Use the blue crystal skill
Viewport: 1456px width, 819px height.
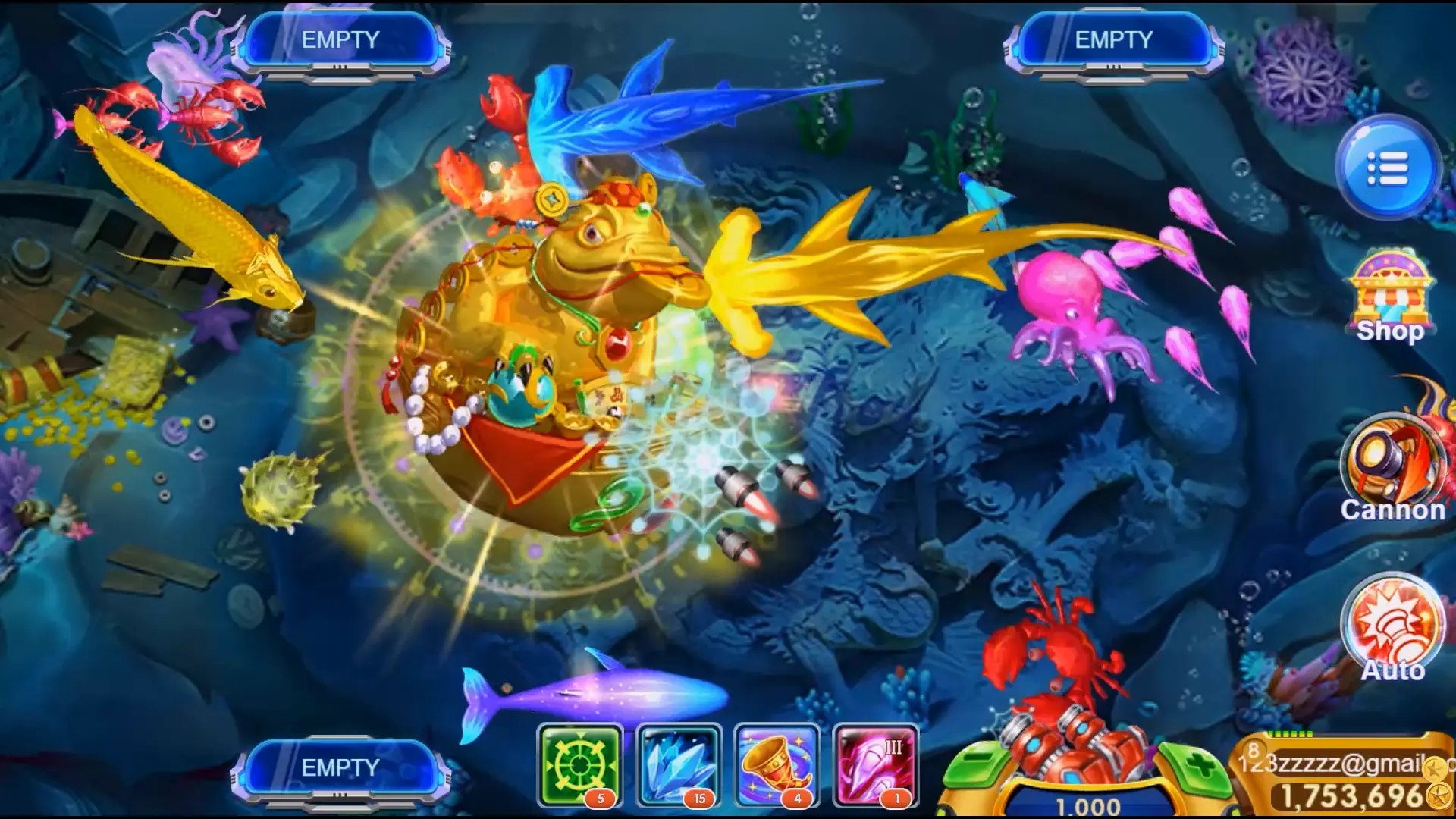pyautogui.click(x=679, y=764)
